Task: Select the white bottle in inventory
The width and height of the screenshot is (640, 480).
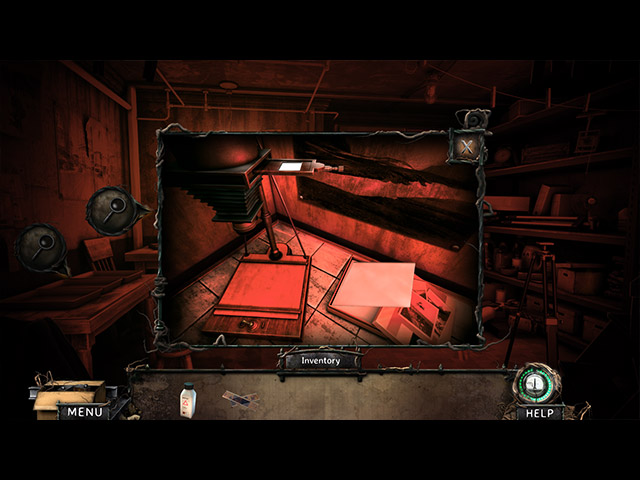Action: [x=187, y=400]
